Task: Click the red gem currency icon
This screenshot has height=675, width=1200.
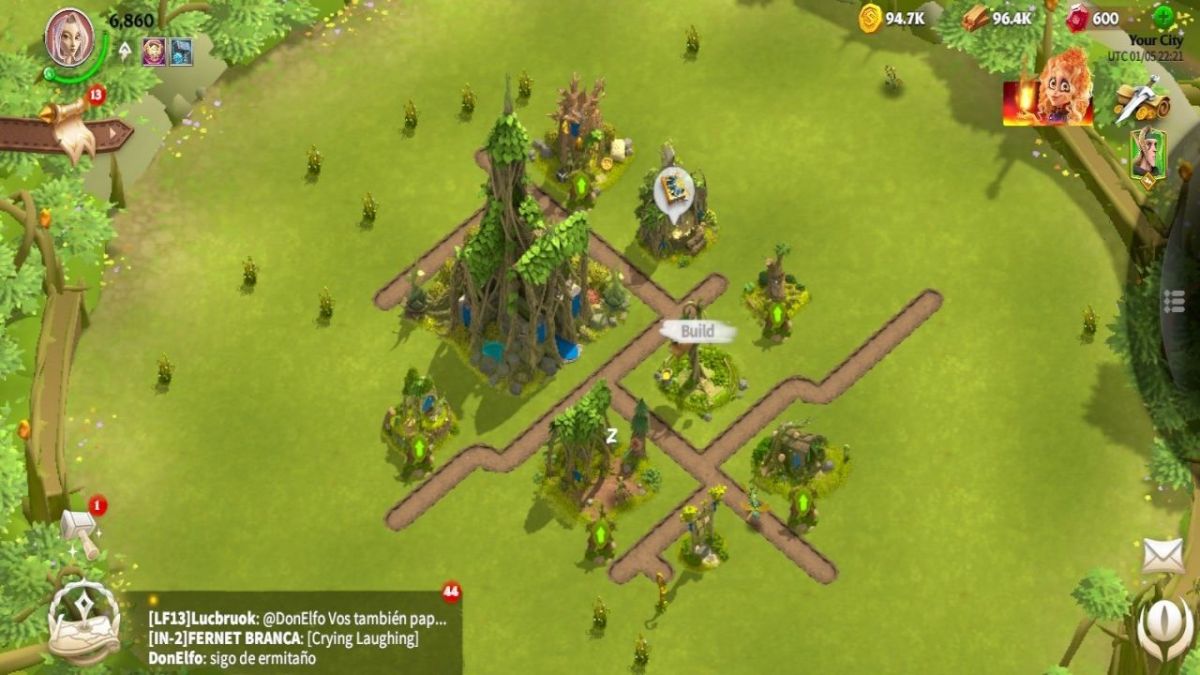Action: [1079, 18]
